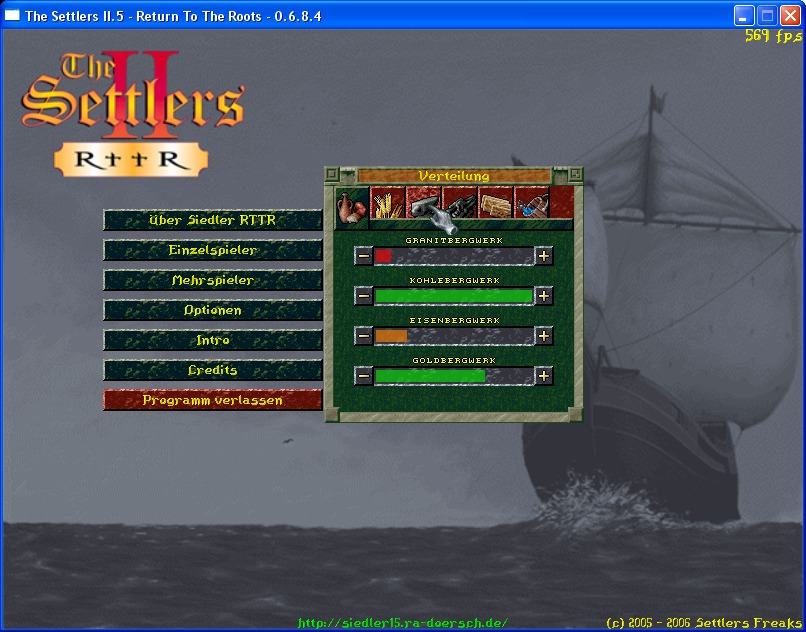Open the Über Siedler RTTR menu entry
The image size is (806, 632).
coord(212,220)
